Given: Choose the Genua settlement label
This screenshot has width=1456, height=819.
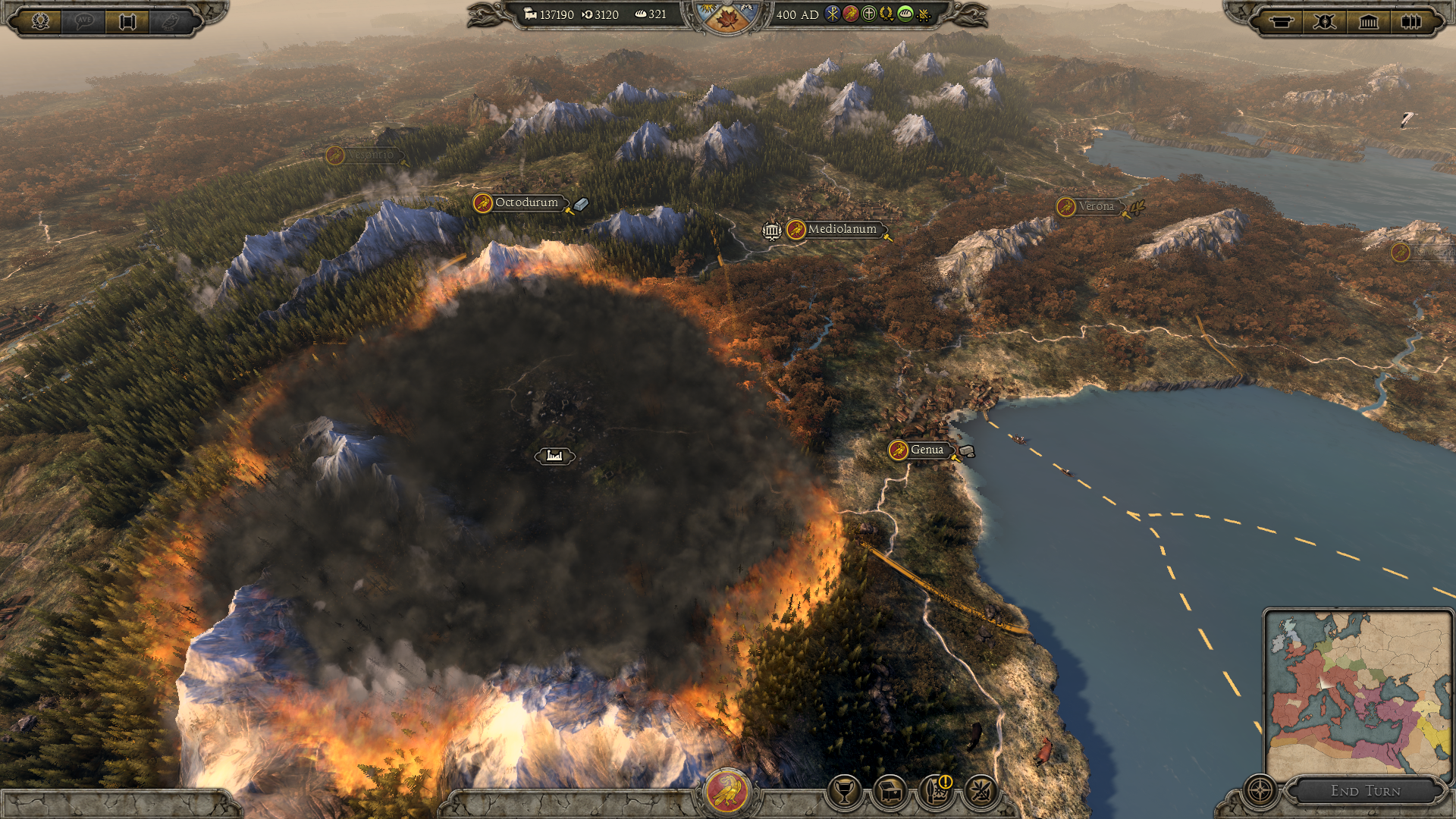Looking at the screenshot, I should click(x=926, y=450).
